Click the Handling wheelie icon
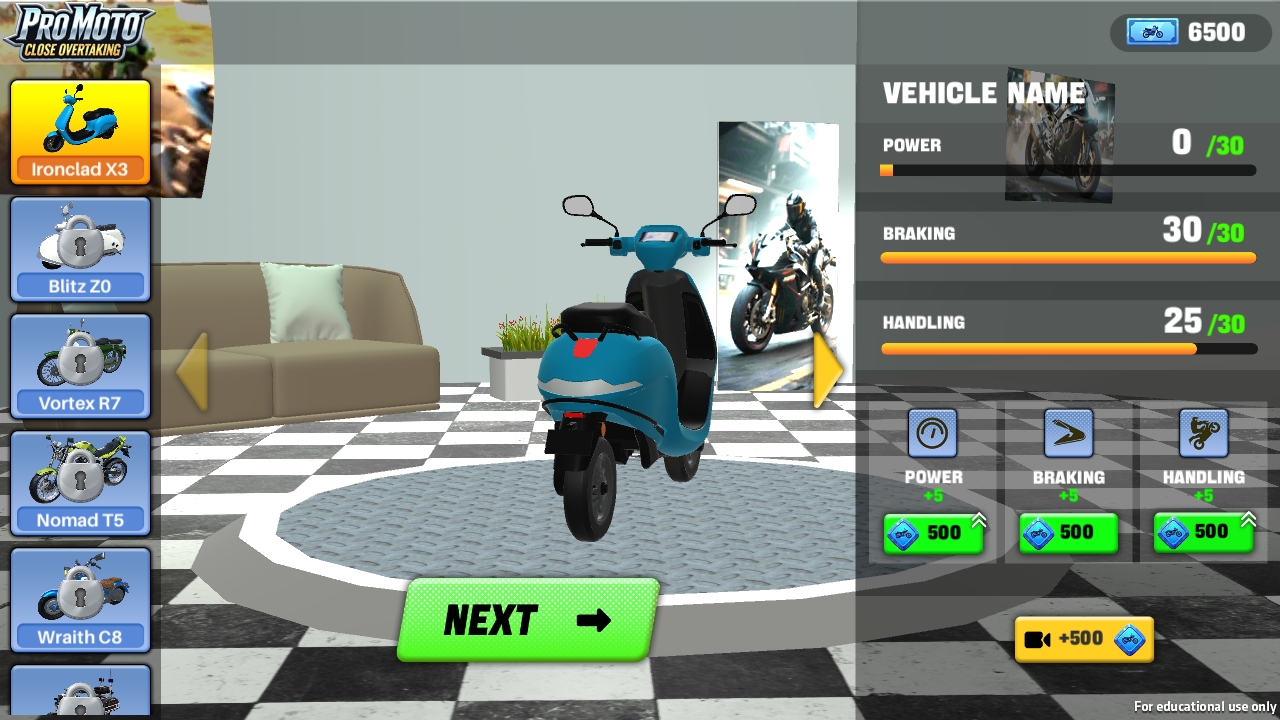Screen dimensions: 1280x720 [1203, 434]
